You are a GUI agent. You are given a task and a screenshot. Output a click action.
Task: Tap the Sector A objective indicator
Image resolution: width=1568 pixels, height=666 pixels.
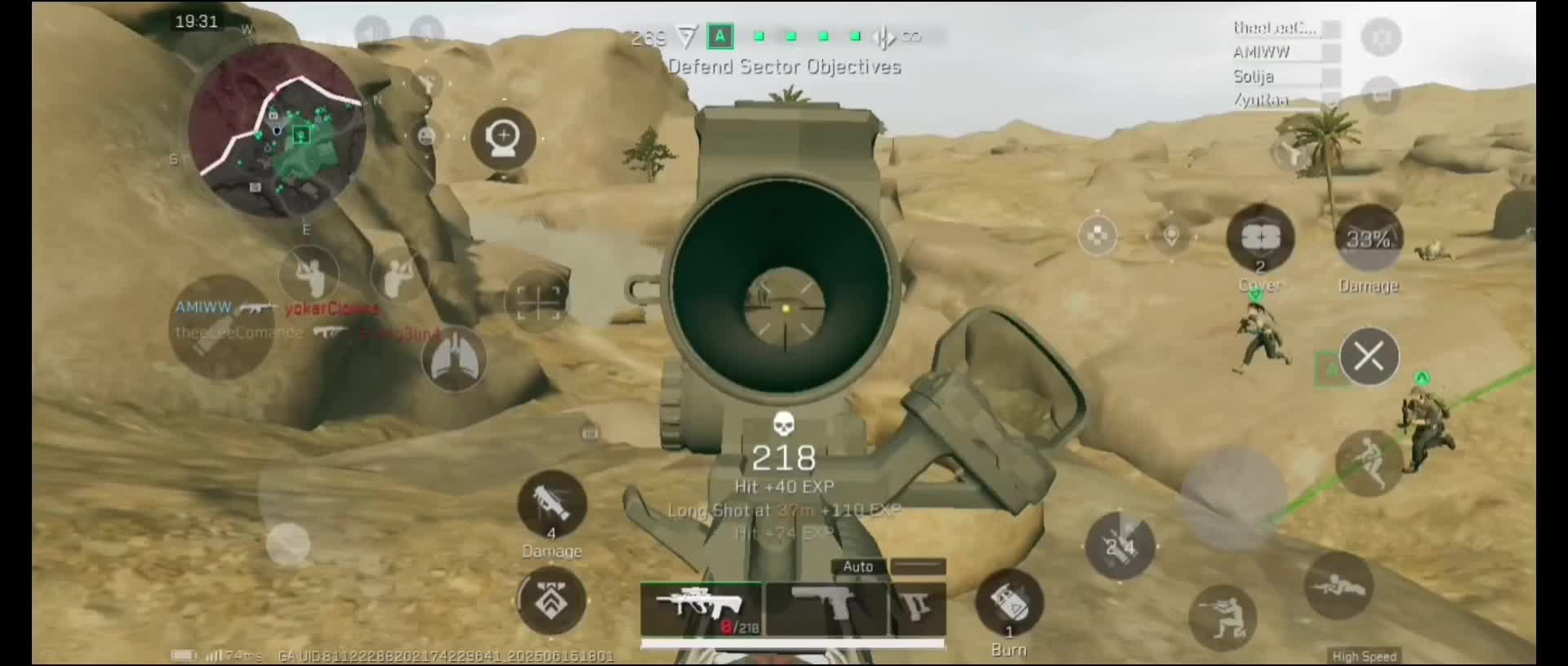[719, 36]
